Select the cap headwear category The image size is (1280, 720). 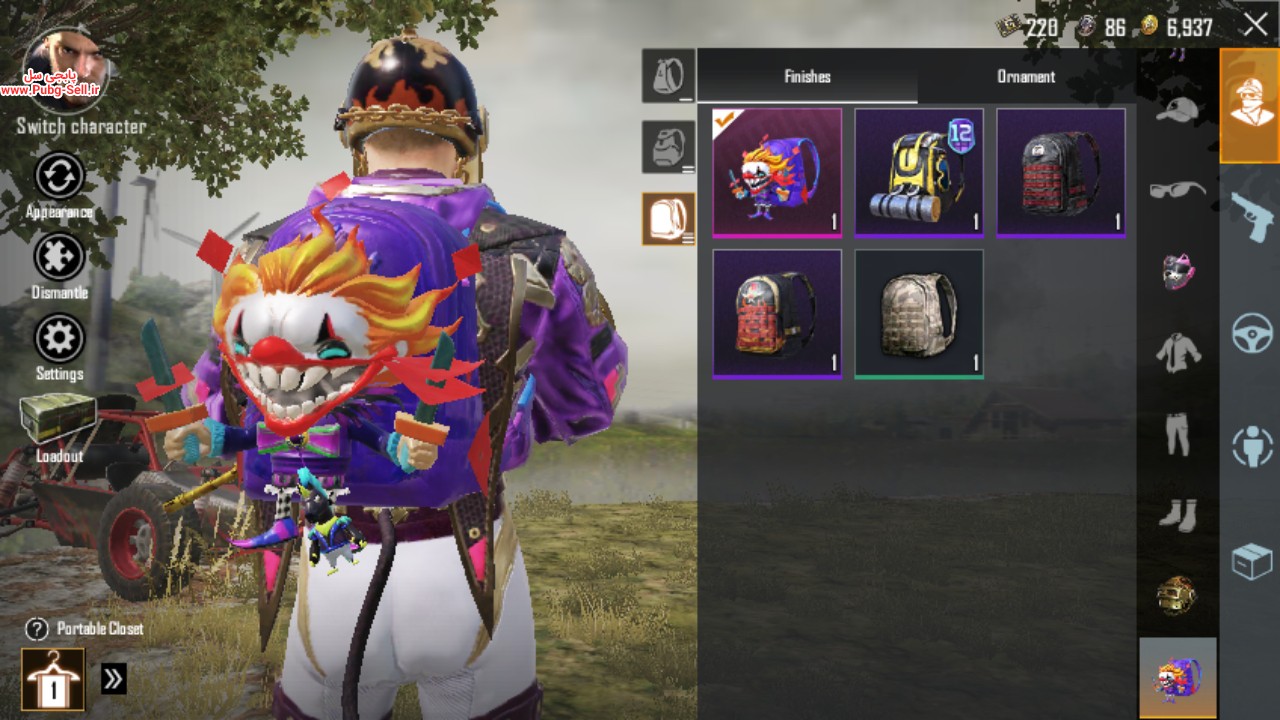(x=1177, y=108)
